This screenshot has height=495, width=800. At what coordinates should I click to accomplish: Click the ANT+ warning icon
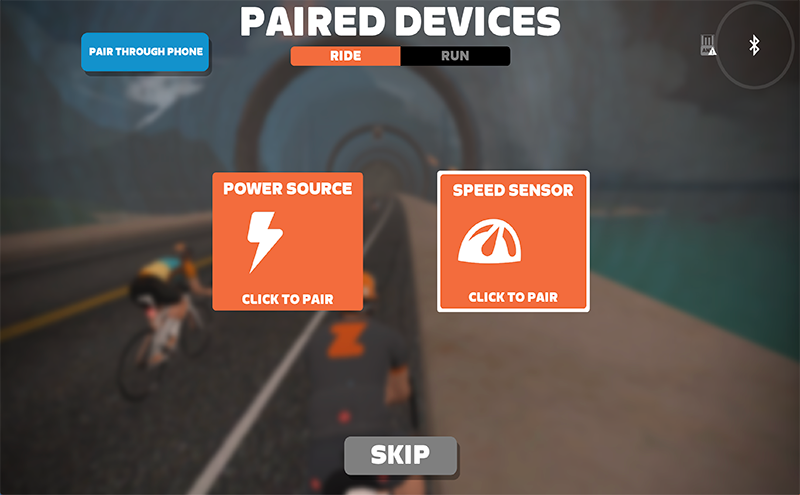[708, 45]
